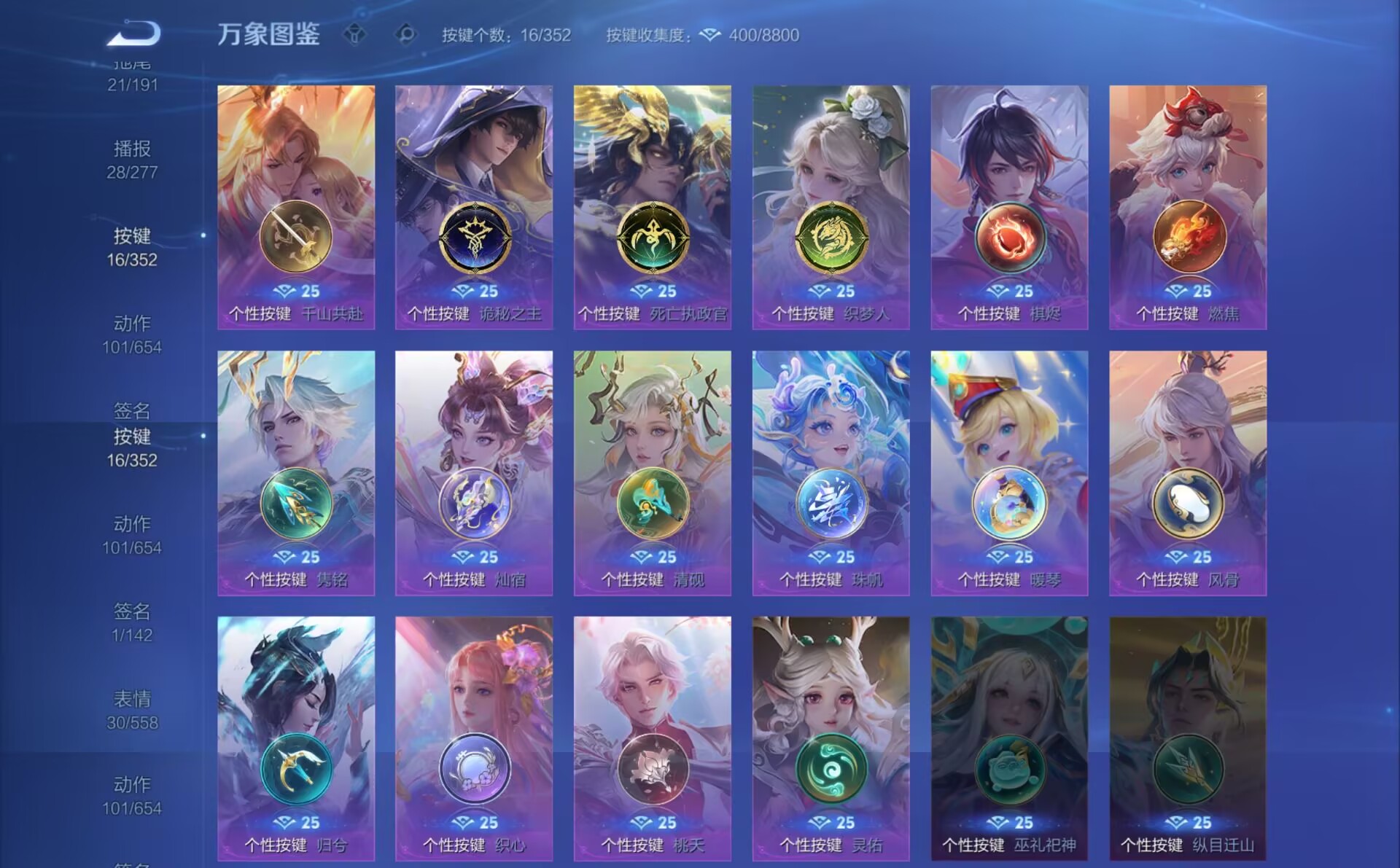Open the 表情 category tab
This screenshot has width=1400, height=868.
click(x=132, y=709)
